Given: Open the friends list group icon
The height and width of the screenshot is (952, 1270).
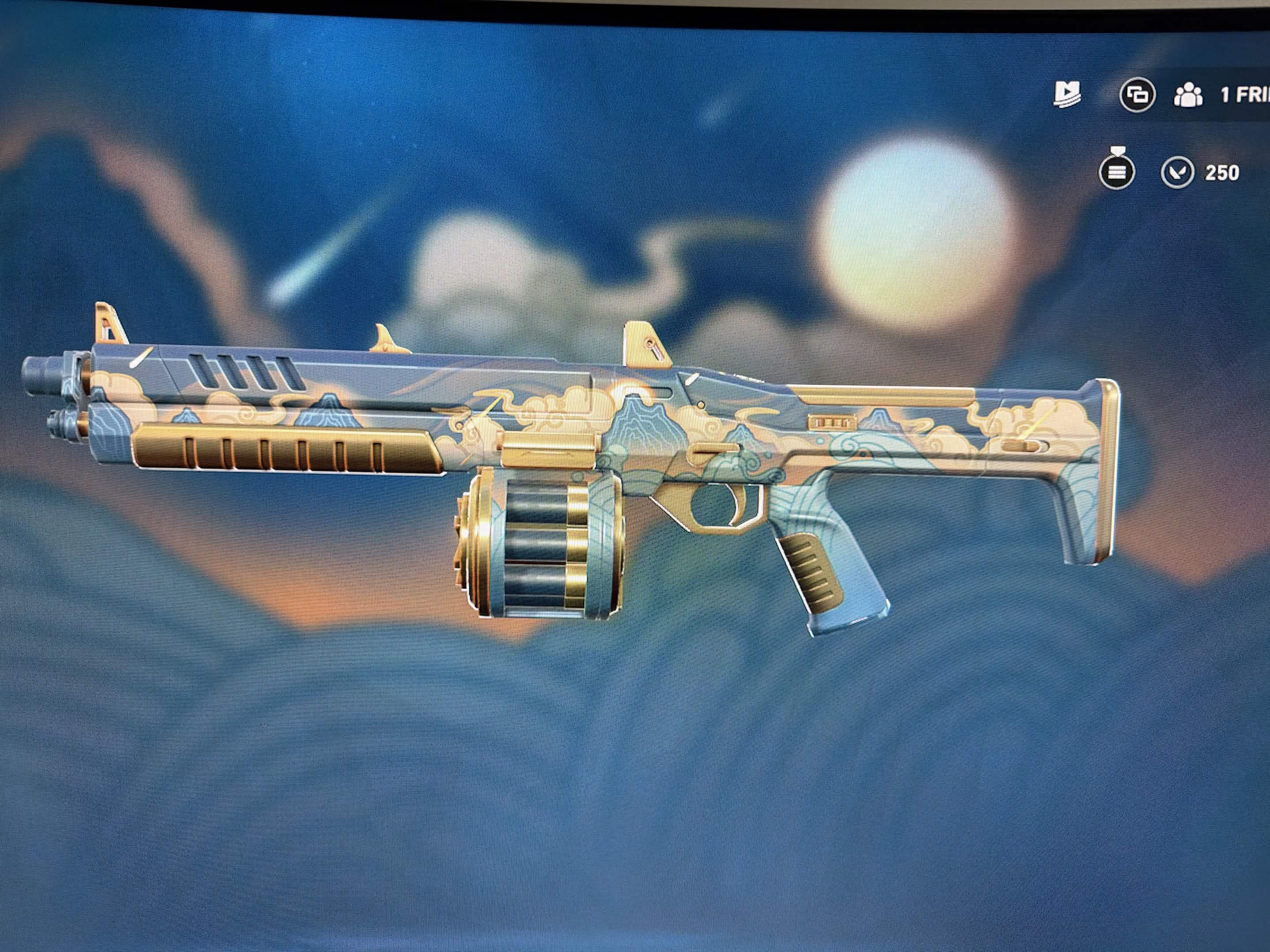Looking at the screenshot, I should tap(1188, 95).
